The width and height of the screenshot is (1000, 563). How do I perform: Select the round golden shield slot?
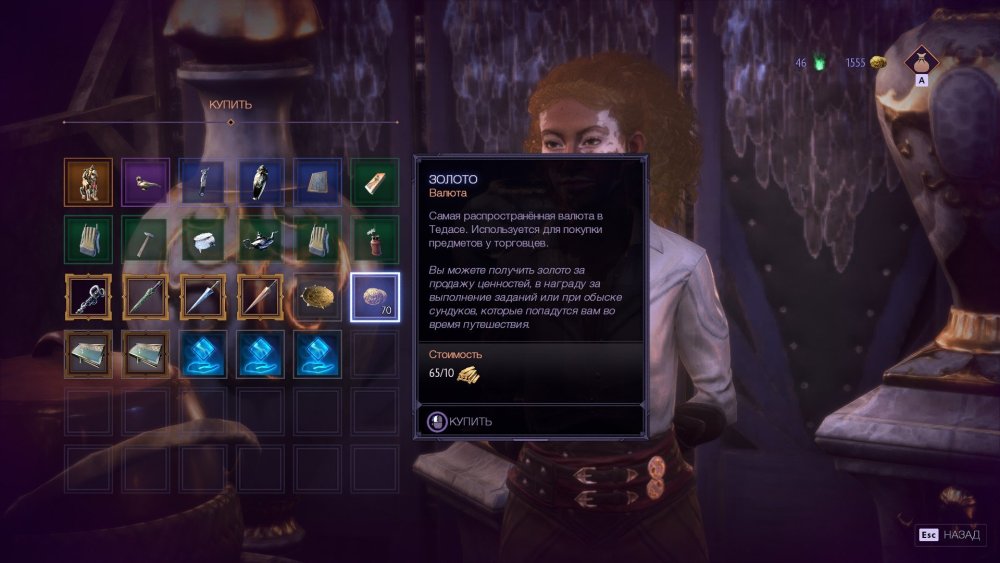click(318, 297)
